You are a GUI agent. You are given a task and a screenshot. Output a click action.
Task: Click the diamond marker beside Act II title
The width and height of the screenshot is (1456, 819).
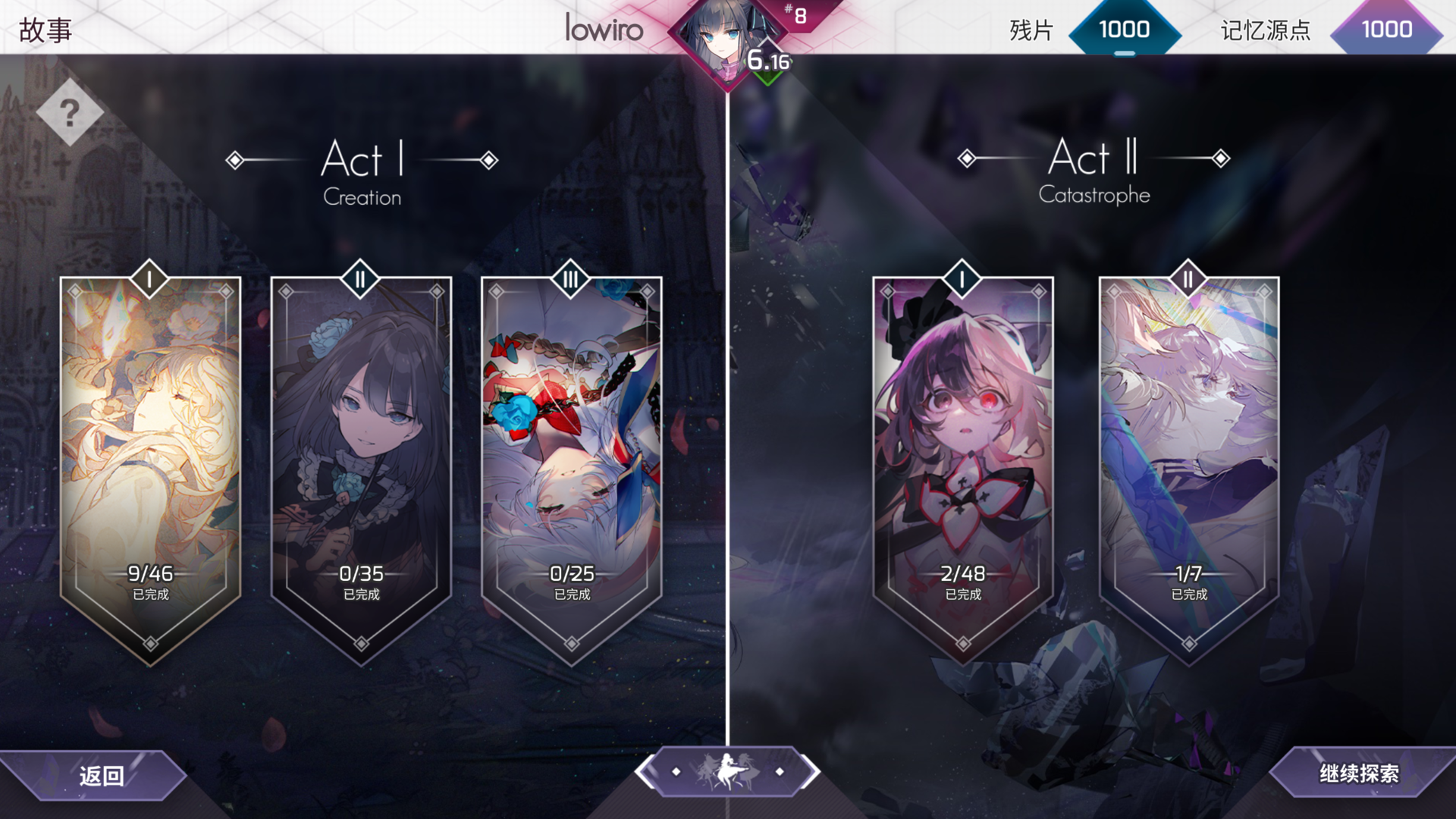point(965,159)
